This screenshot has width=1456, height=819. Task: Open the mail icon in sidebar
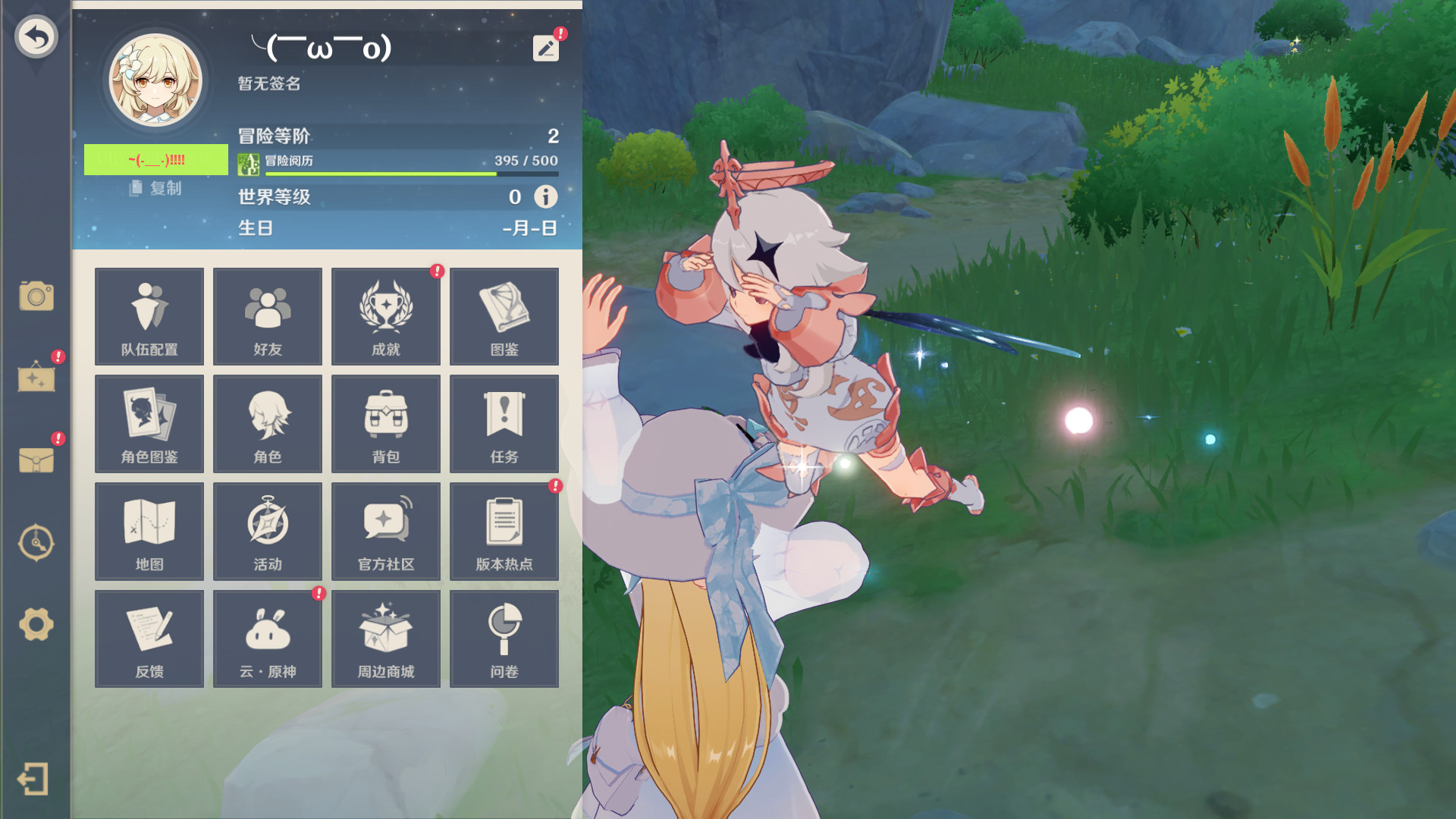pos(36,460)
